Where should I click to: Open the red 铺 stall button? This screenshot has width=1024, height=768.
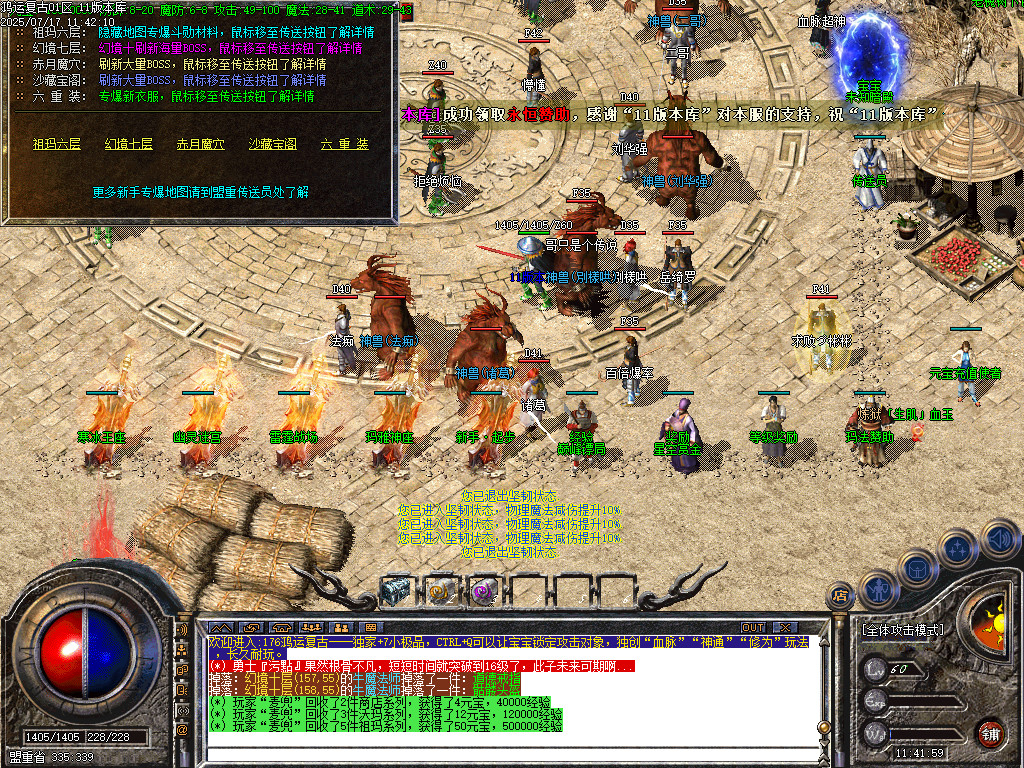point(990,732)
